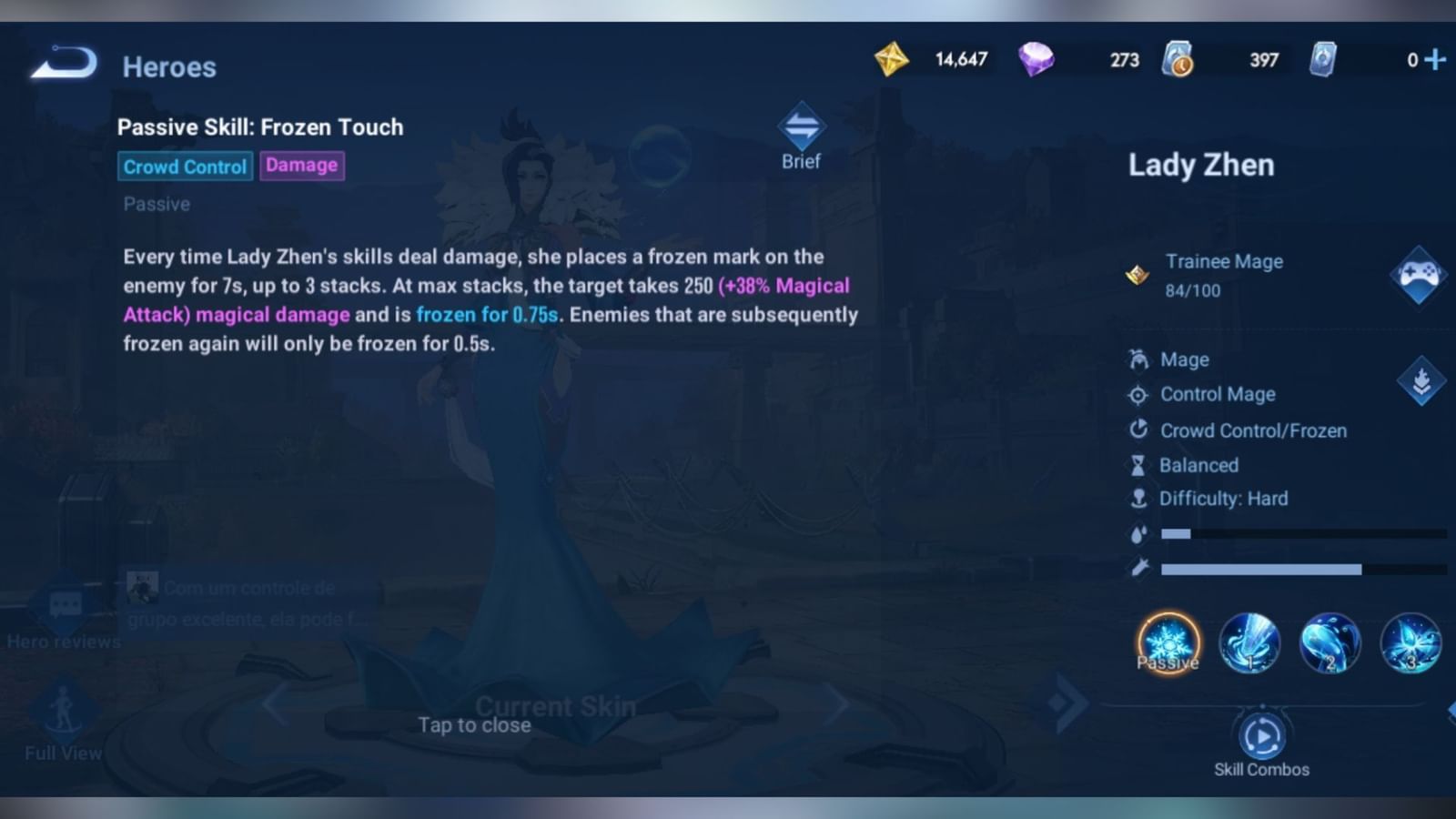Open skill 2 ability details
Image resolution: width=1456 pixels, height=819 pixels.
tap(1330, 643)
